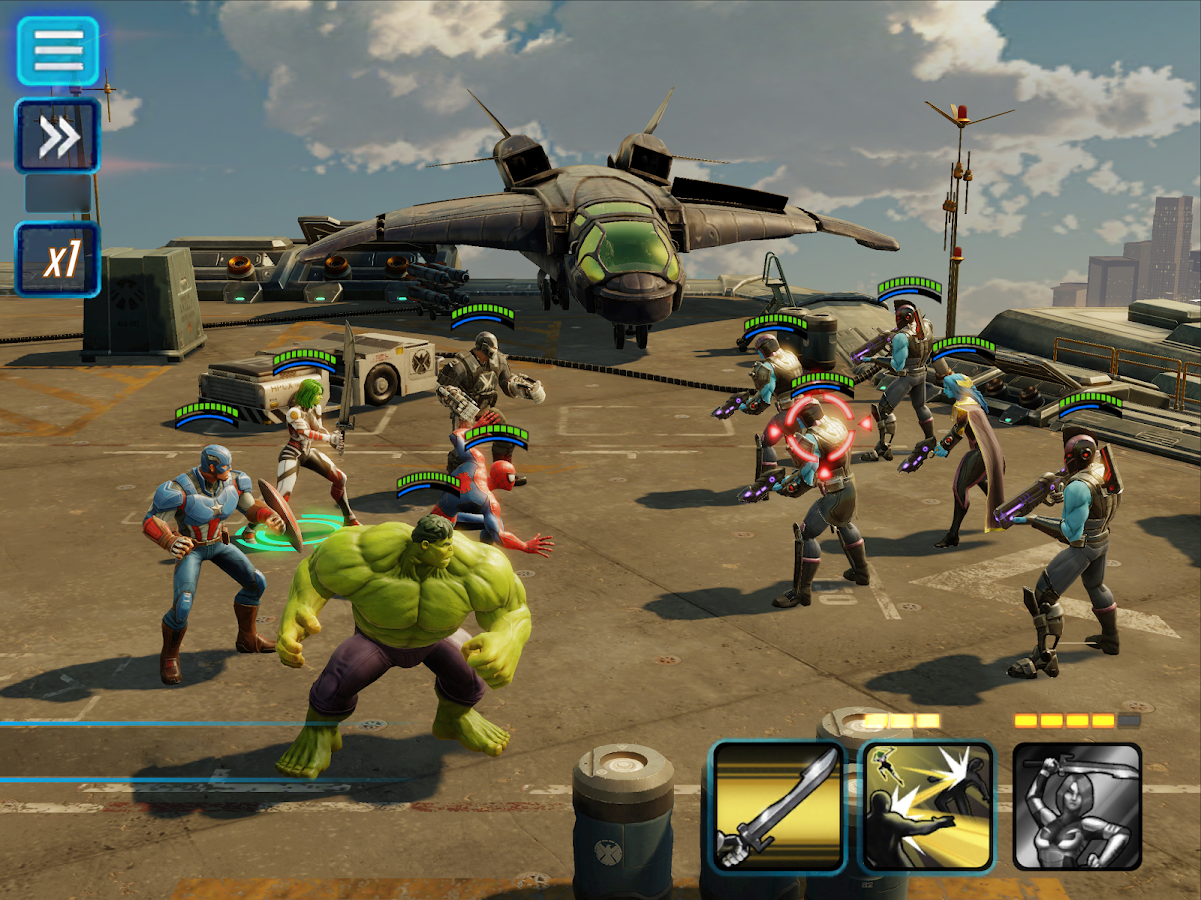Activate the leaping strike special ability

927,807
